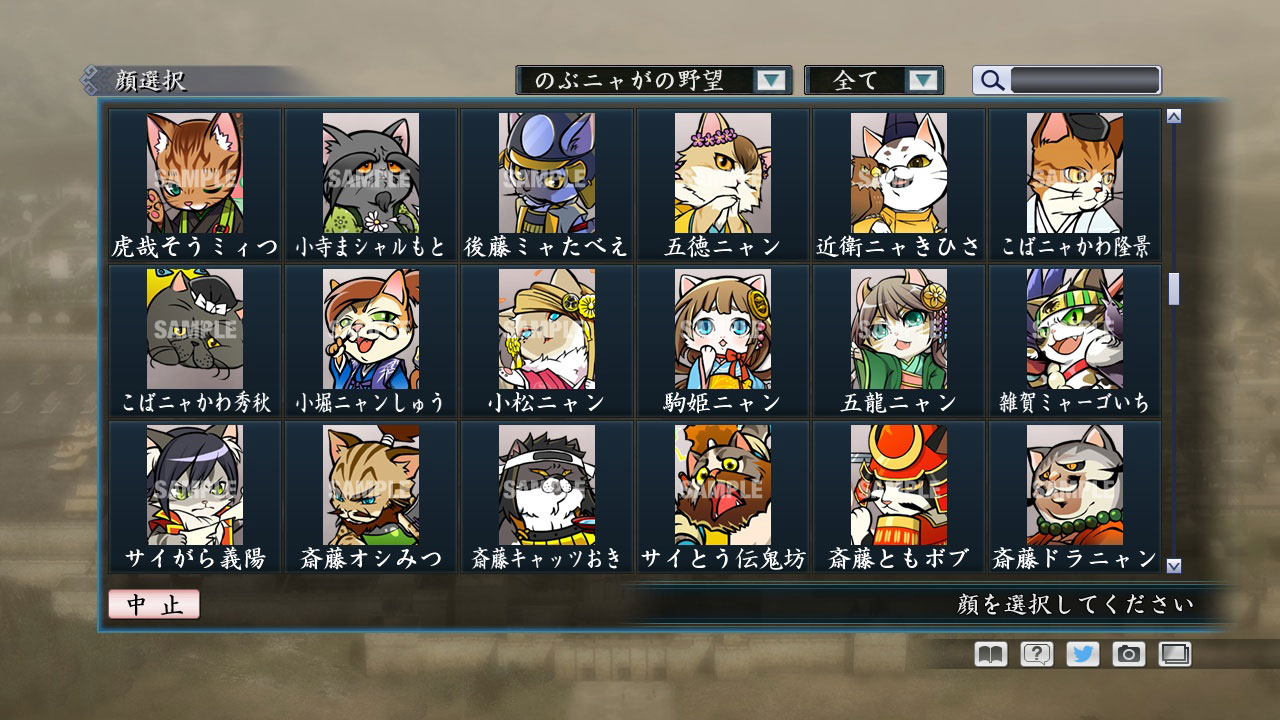Click the down arrow on the series selector
The width and height of the screenshot is (1280, 720).
(770, 79)
